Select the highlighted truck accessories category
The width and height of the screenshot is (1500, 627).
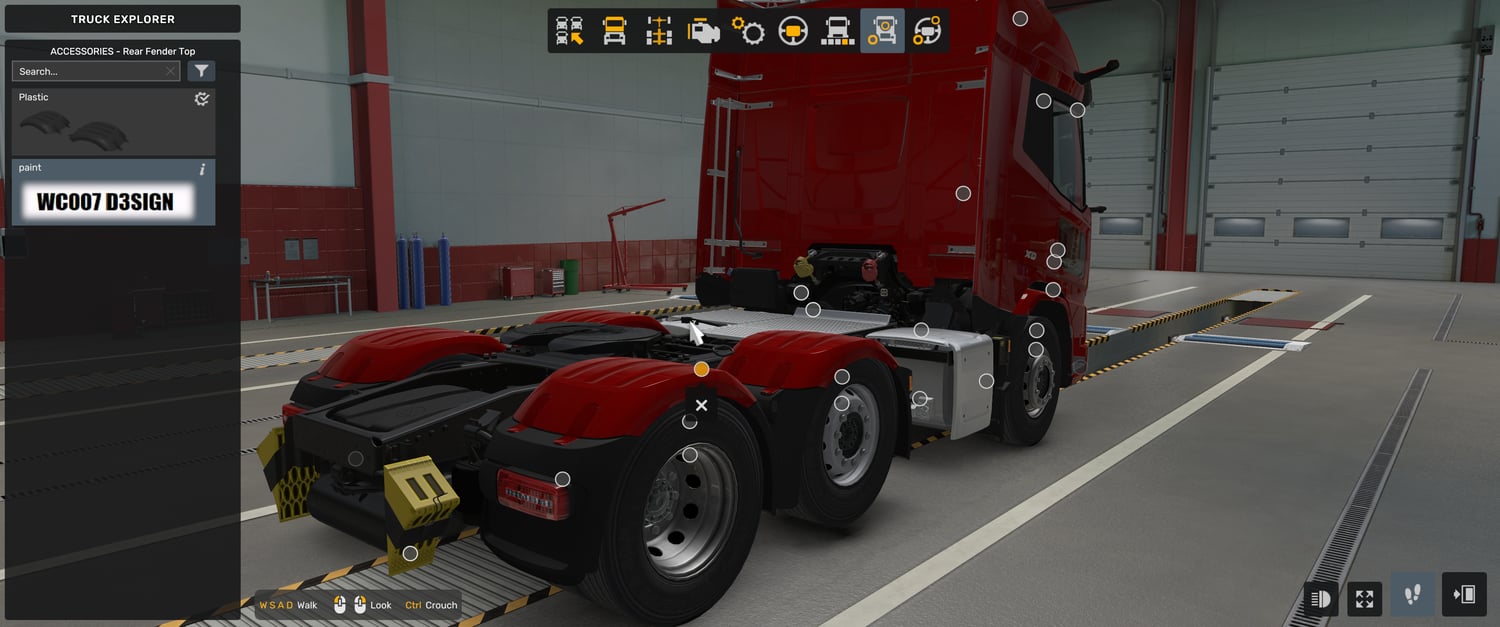(x=882, y=31)
